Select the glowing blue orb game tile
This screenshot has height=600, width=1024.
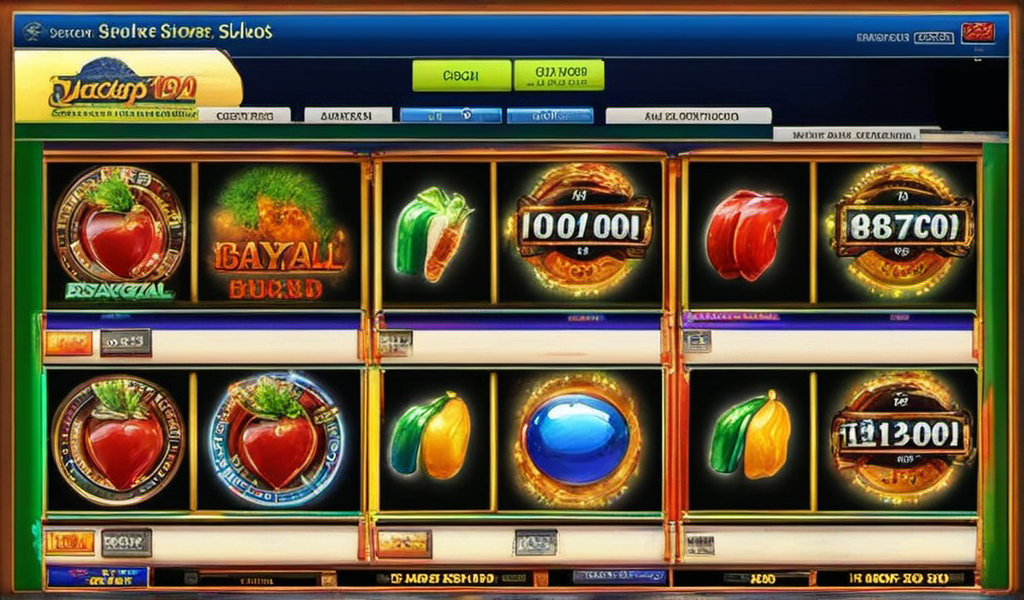(x=578, y=439)
